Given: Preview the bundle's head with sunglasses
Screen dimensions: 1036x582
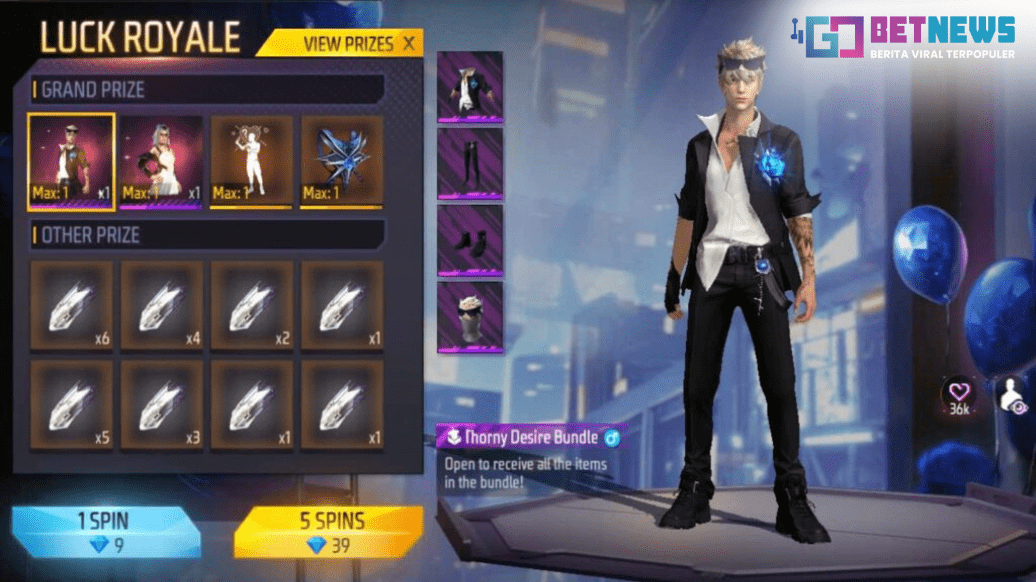Looking at the screenshot, I should [x=470, y=316].
